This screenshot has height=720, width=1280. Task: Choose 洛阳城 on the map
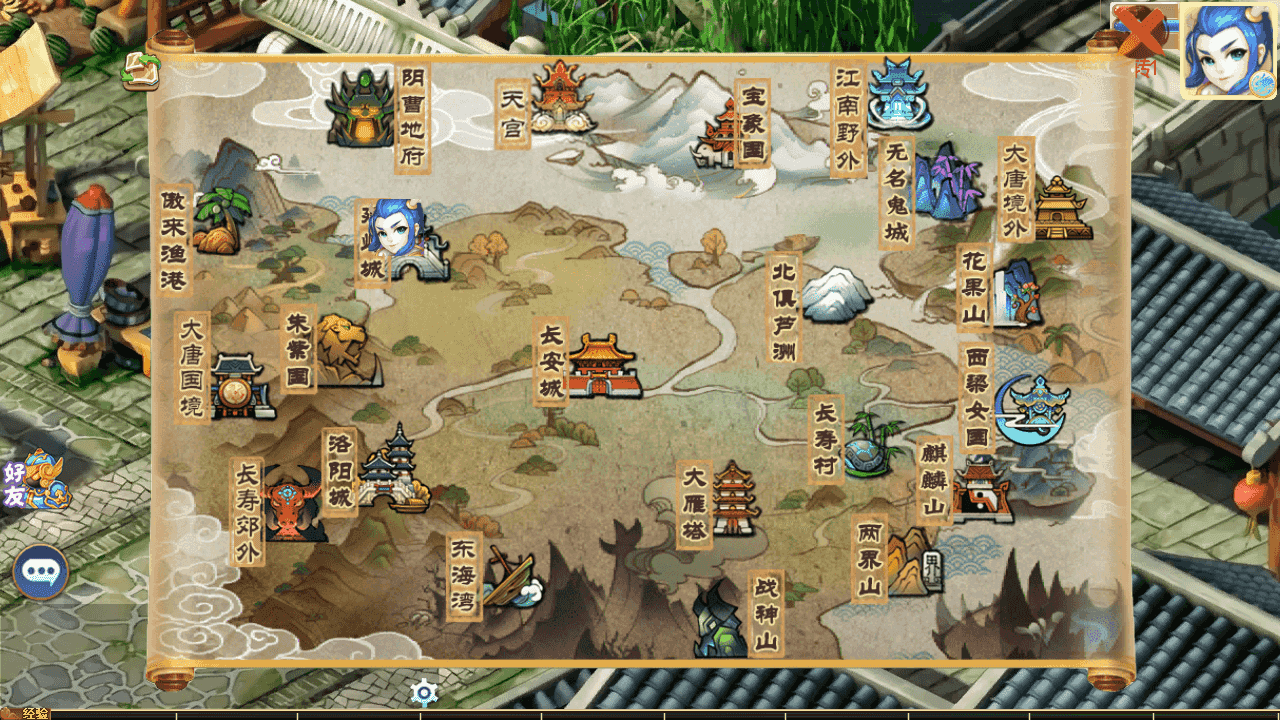click(x=395, y=470)
